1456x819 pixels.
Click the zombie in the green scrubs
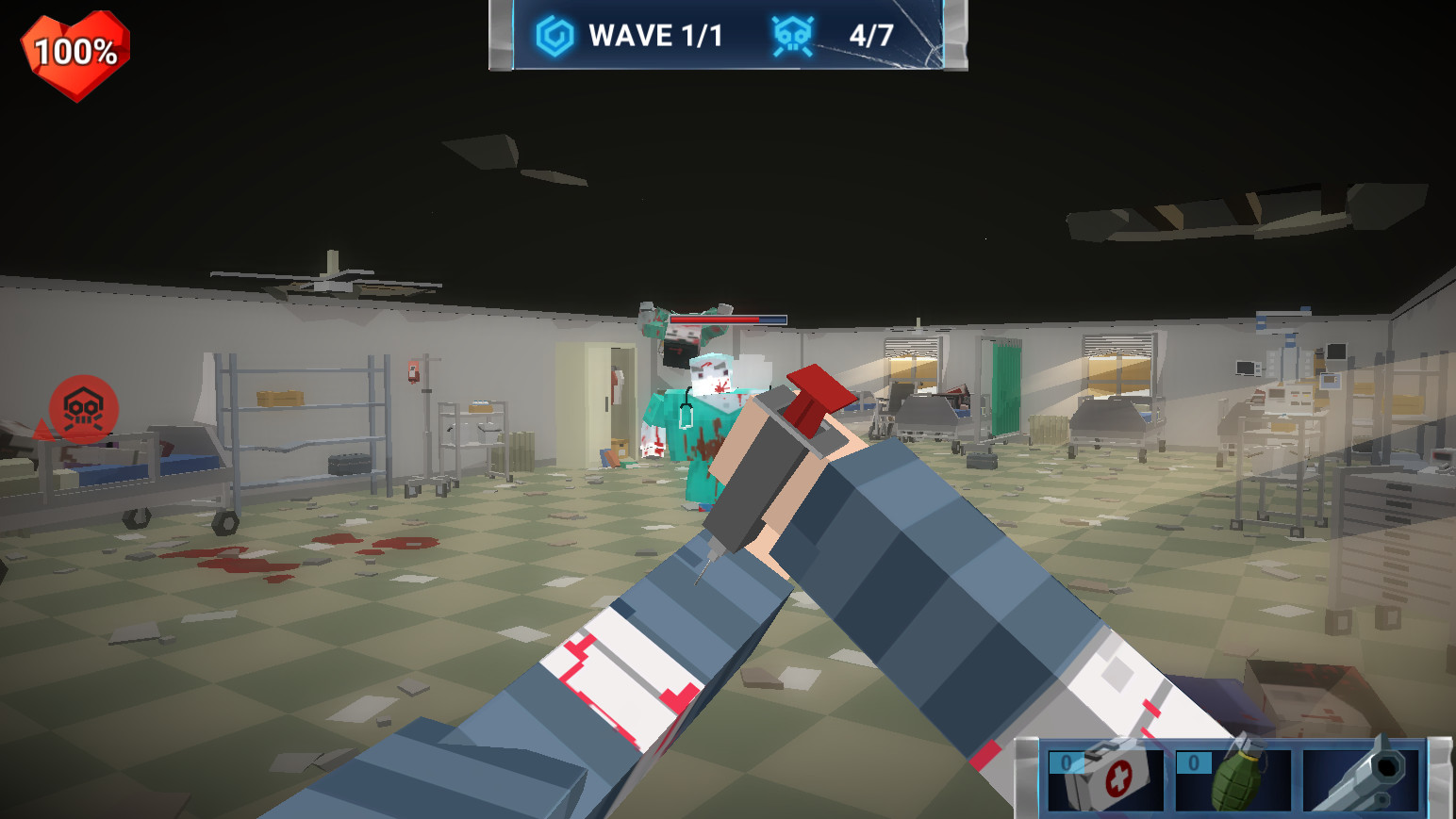click(x=693, y=415)
